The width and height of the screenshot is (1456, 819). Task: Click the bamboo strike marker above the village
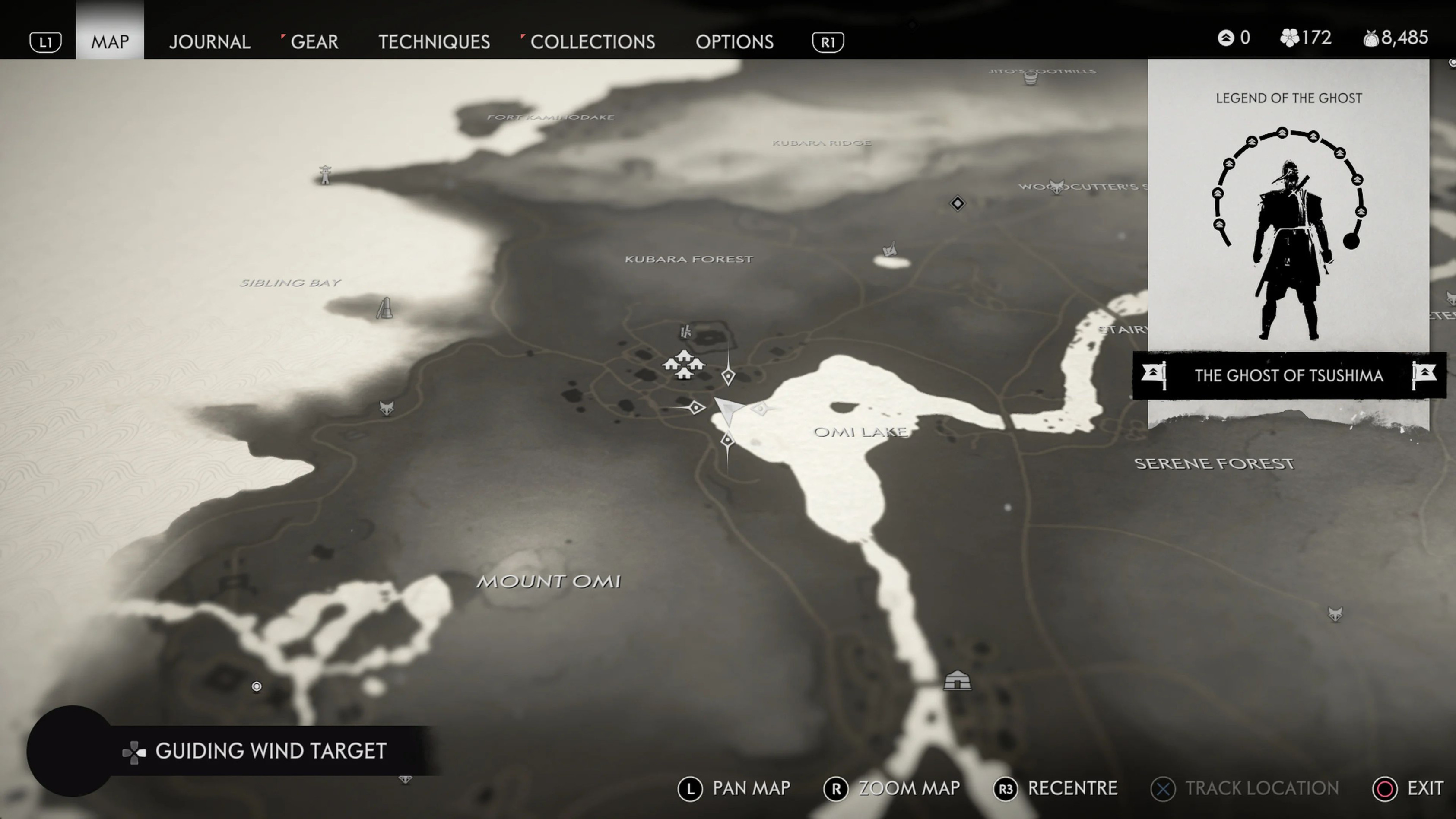coord(686,331)
